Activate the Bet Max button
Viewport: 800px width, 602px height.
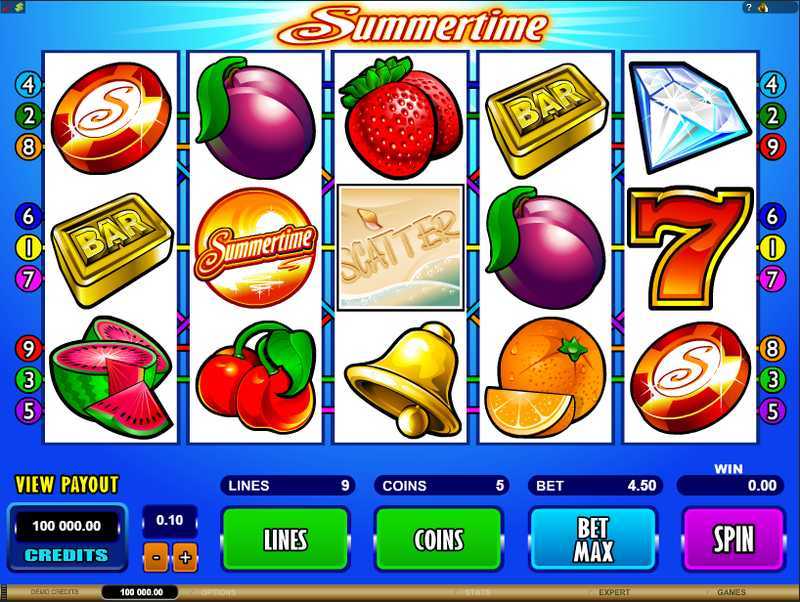tap(592, 540)
